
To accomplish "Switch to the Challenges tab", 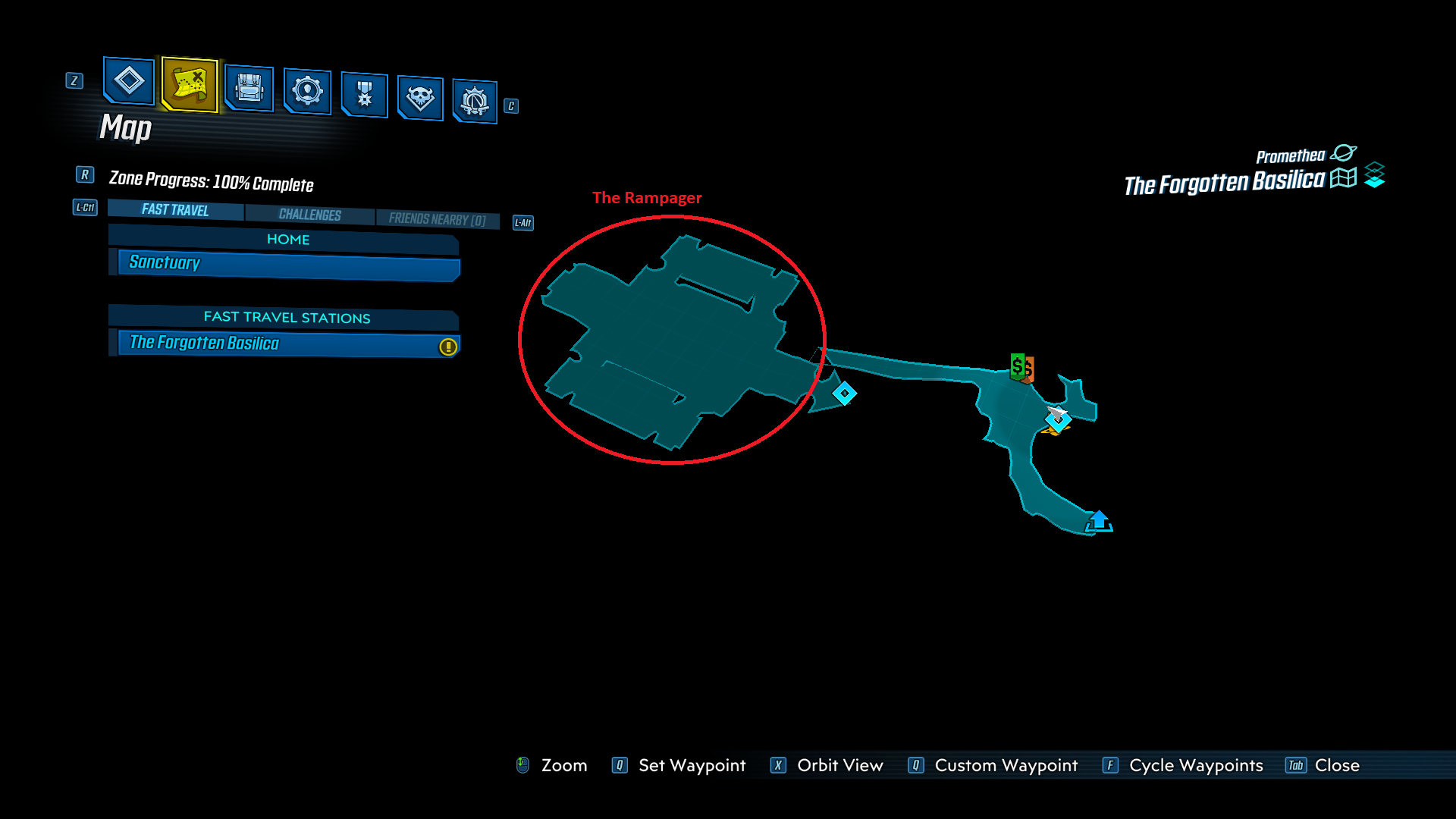I will click(310, 215).
